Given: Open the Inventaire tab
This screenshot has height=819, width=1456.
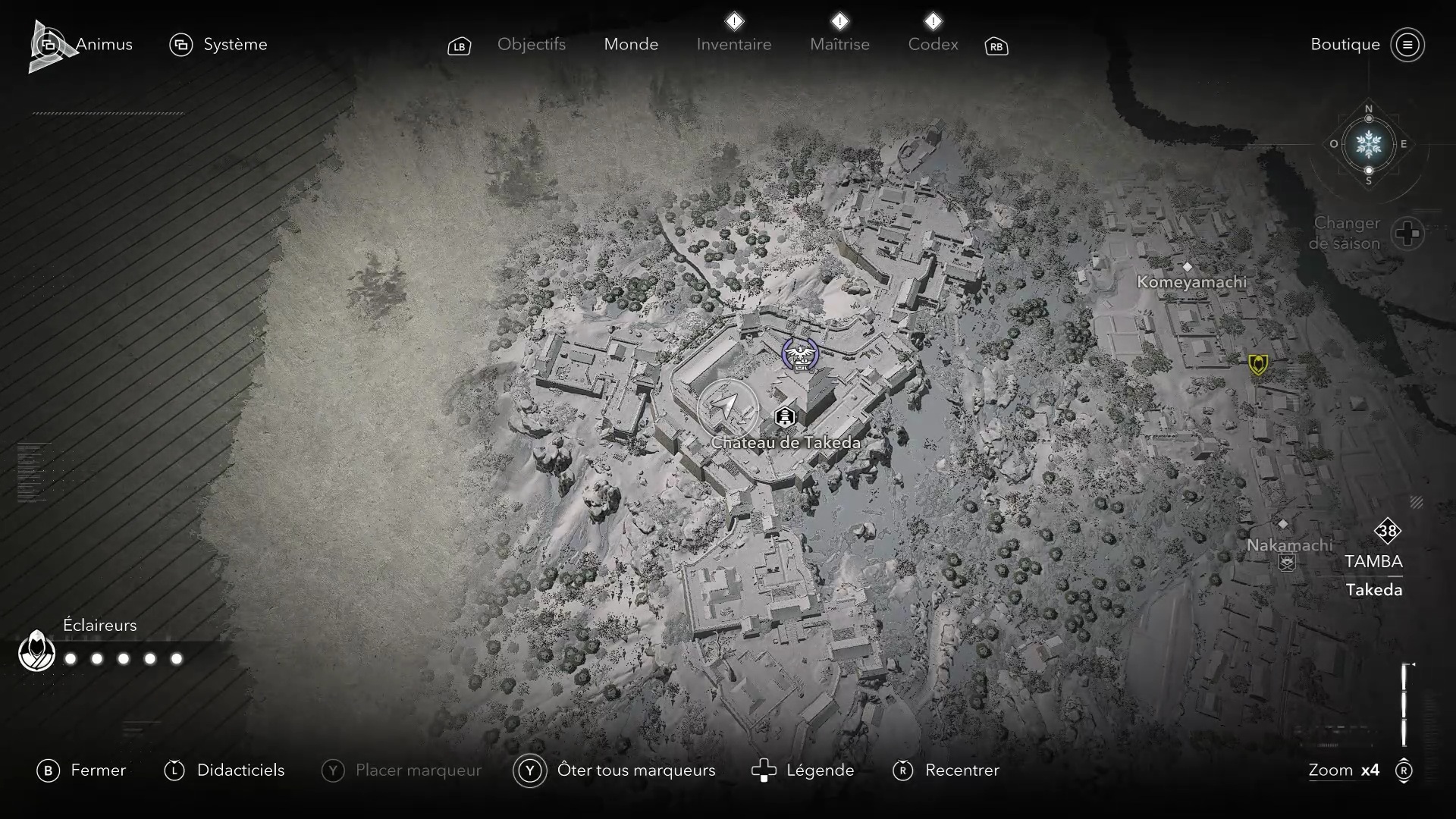Looking at the screenshot, I should pos(733,45).
